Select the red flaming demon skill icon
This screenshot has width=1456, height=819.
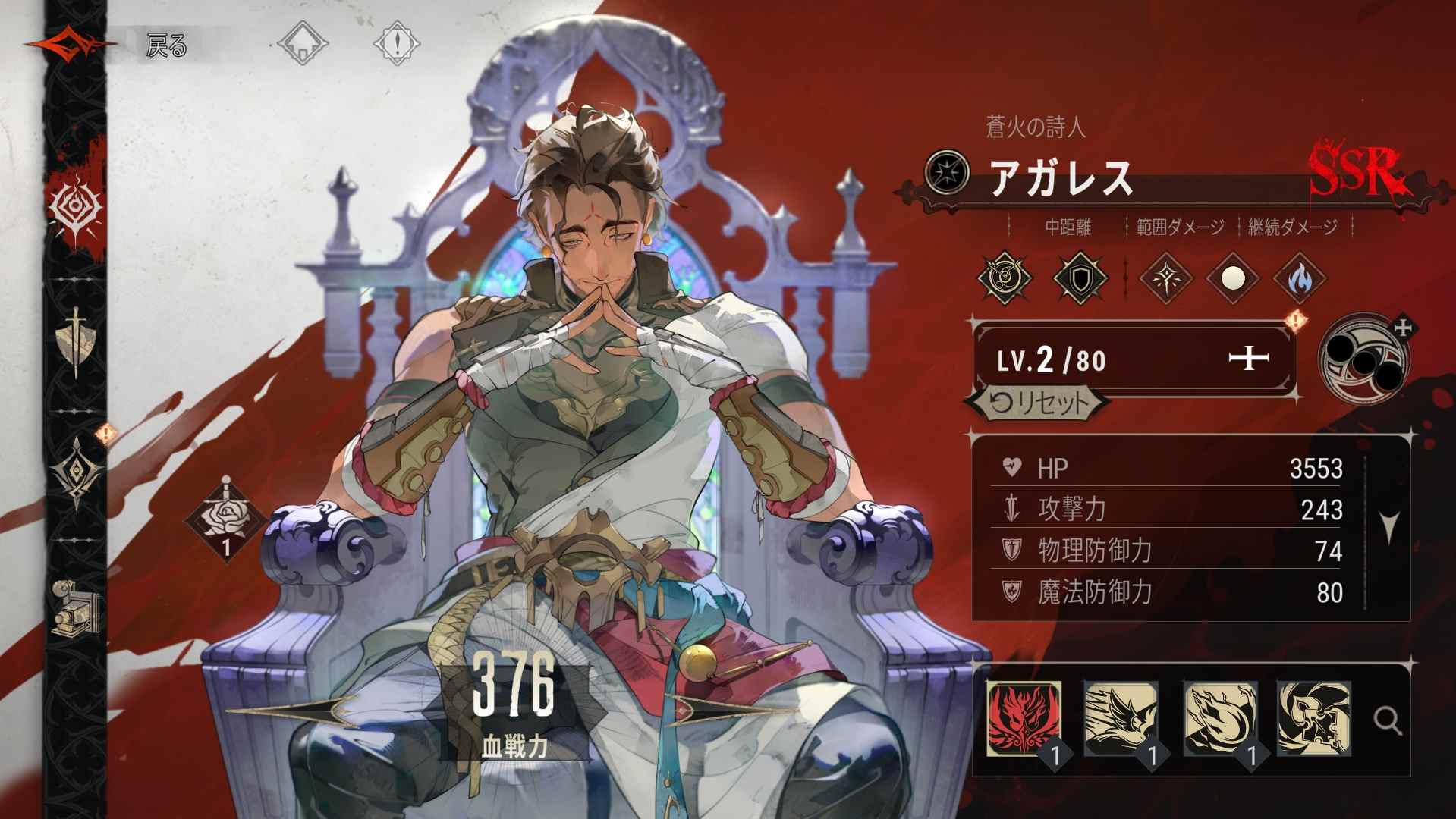coord(1024,718)
